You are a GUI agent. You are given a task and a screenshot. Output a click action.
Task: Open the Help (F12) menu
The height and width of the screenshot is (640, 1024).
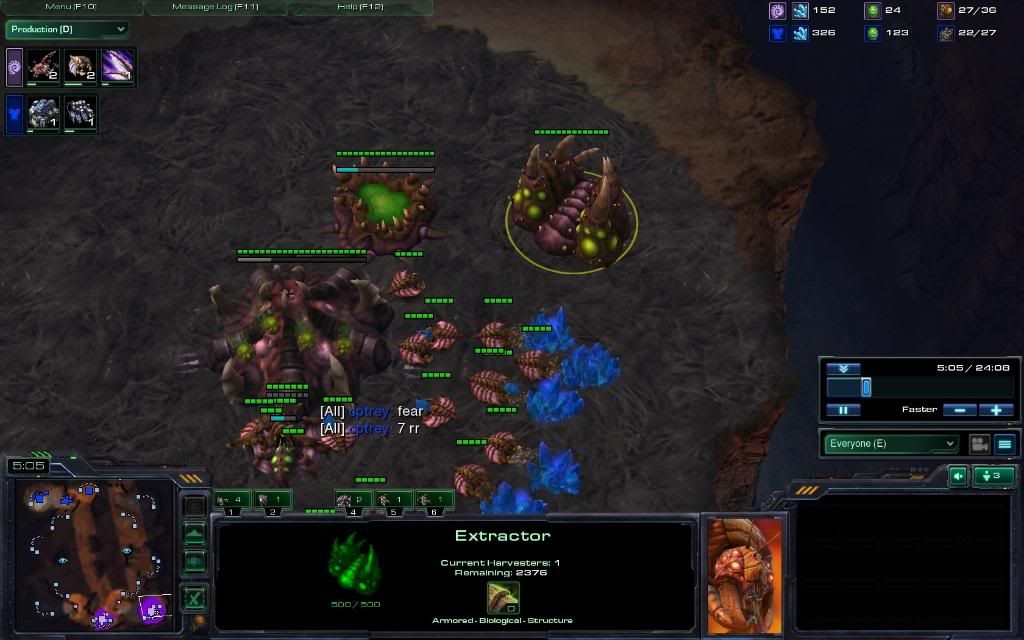360,7
